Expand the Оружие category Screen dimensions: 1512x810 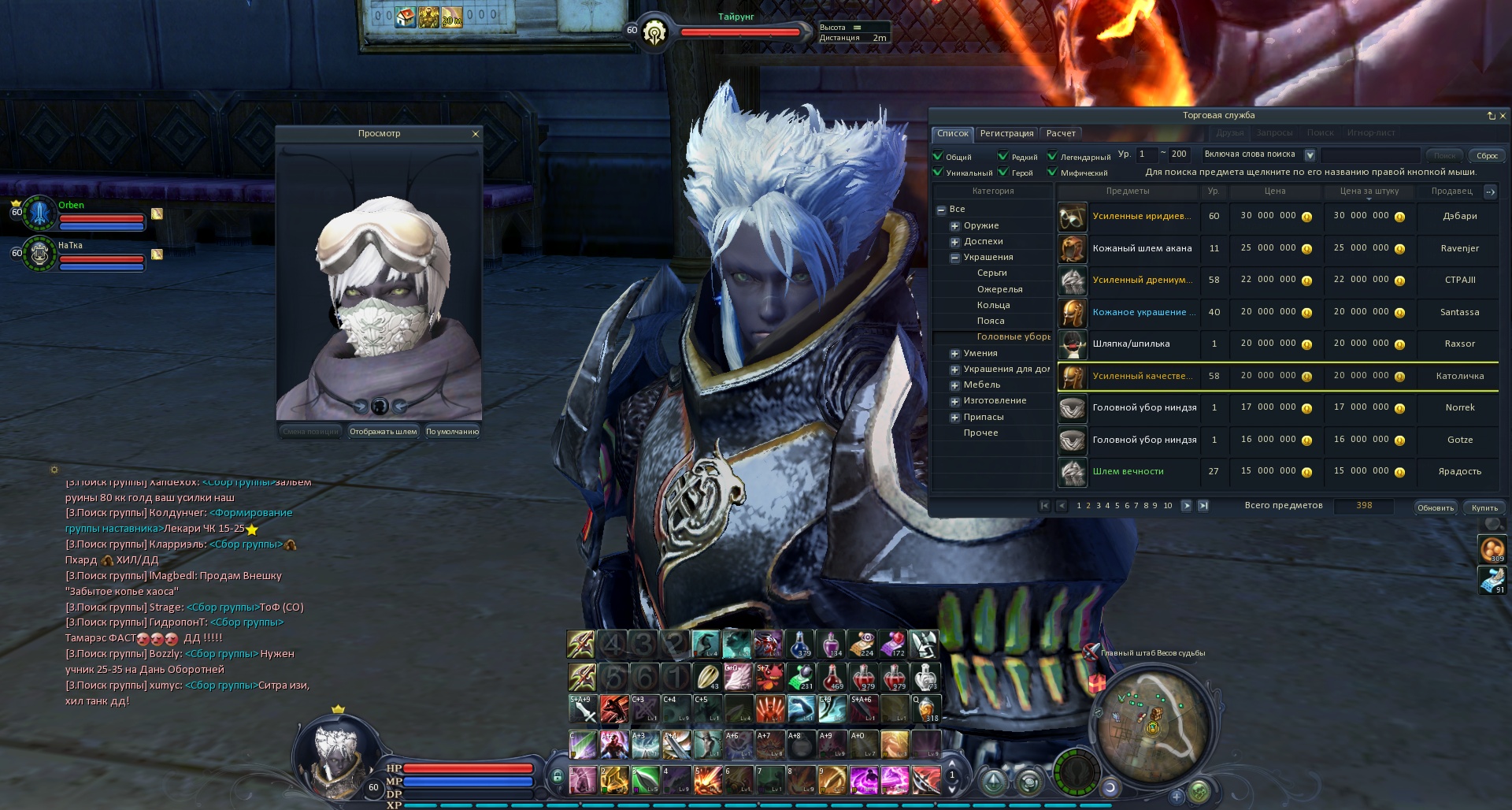pyautogui.click(x=955, y=226)
